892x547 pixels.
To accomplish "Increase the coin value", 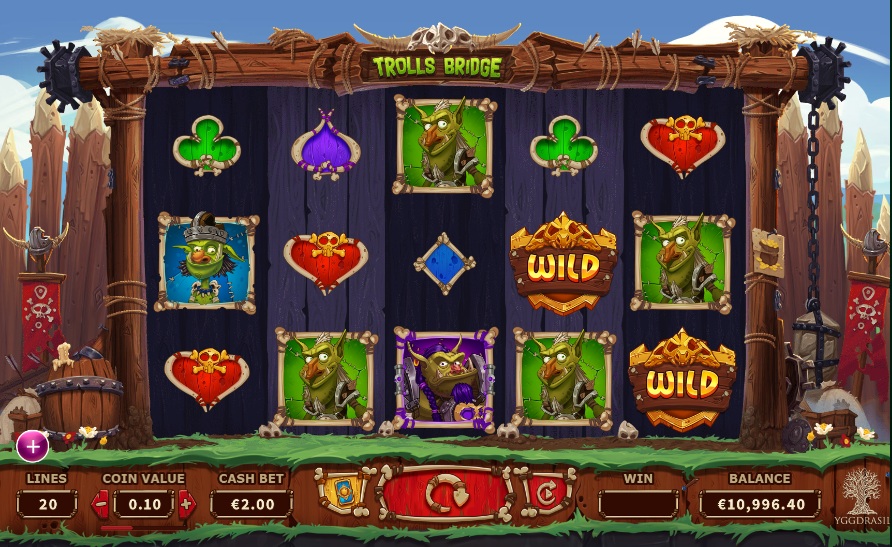I will tap(187, 504).
